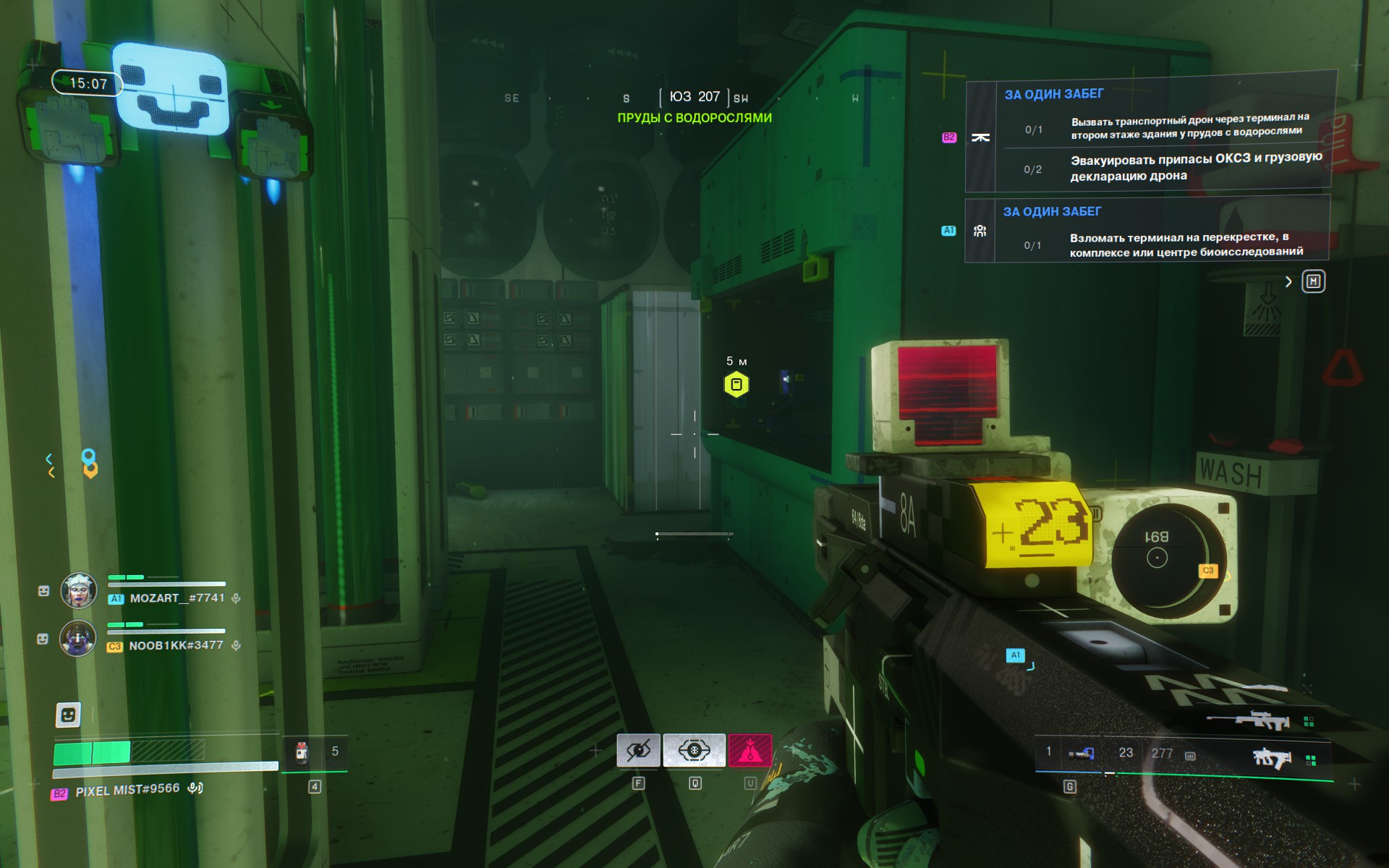The image size is (1389, 868).
Task: Activate the crossed-out eye cloak ability
Action: [x=638, y=751]
